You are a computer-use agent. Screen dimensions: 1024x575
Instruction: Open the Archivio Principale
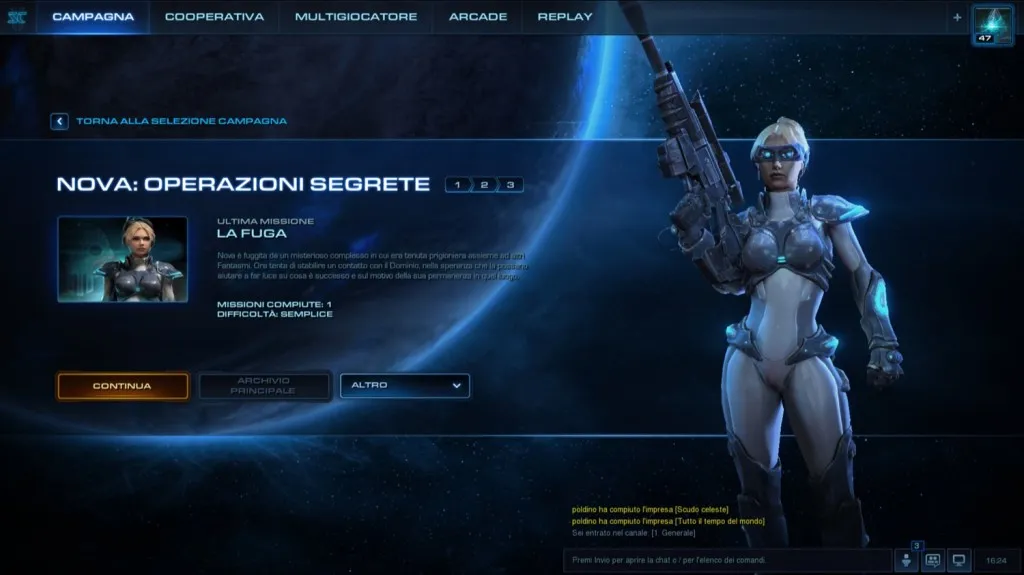coord(264,386)
